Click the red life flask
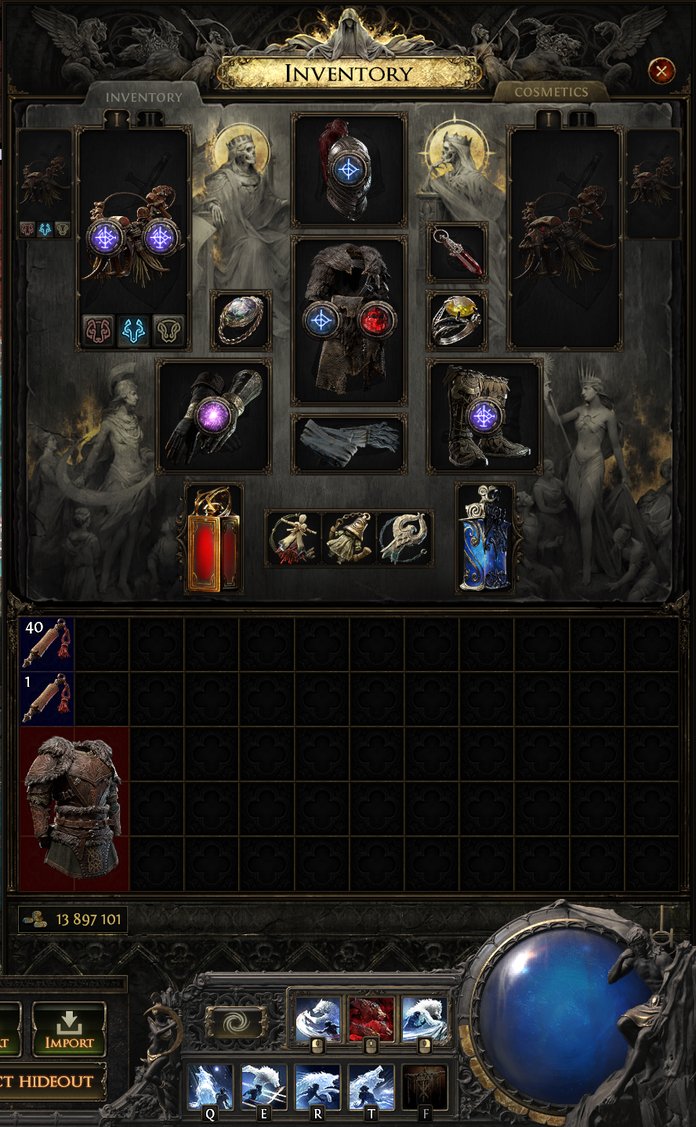696x1127 pixels. pyautogui.click(x=213, y=538)
